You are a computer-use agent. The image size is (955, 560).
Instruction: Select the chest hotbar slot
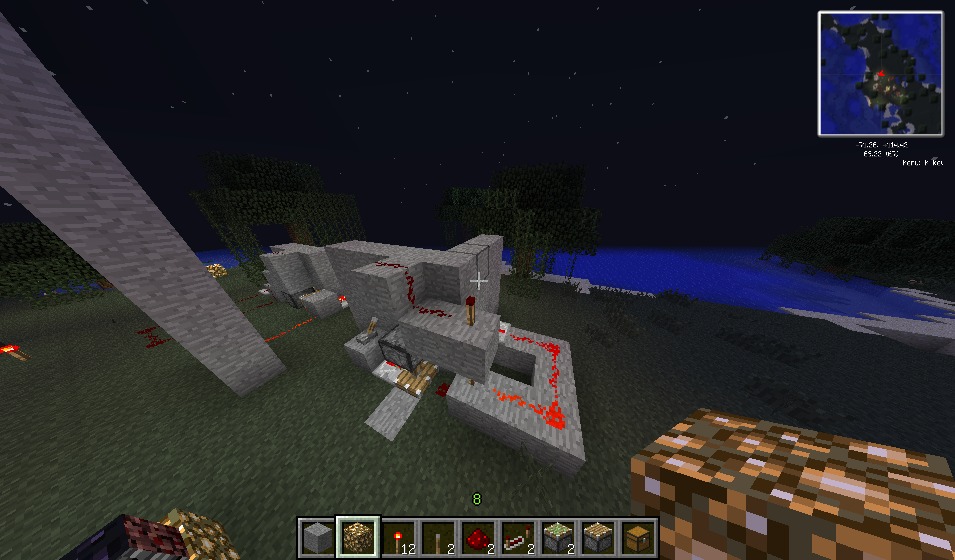pos(638,538)
